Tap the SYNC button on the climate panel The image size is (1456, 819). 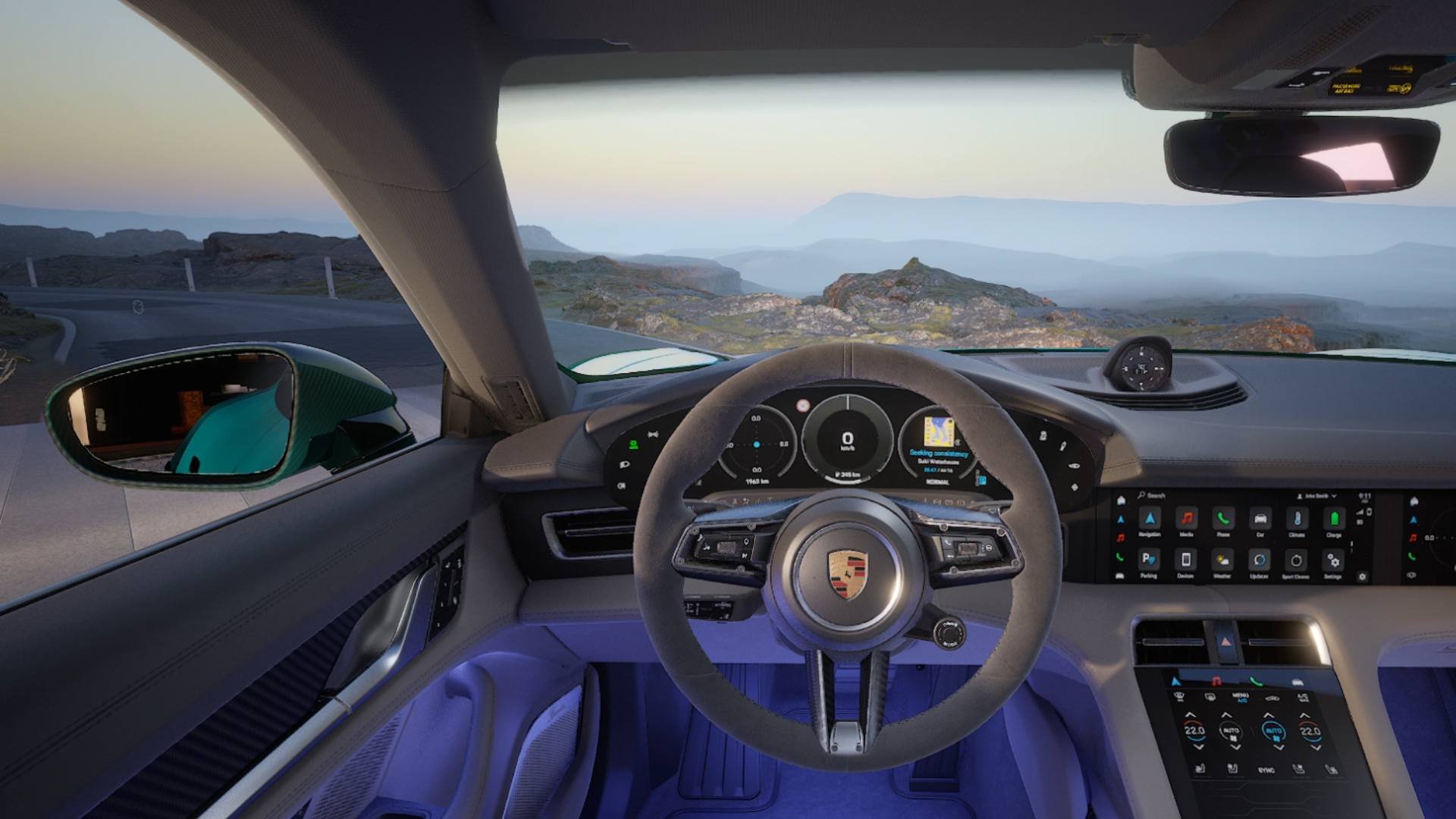click(x=1266, y=770)
